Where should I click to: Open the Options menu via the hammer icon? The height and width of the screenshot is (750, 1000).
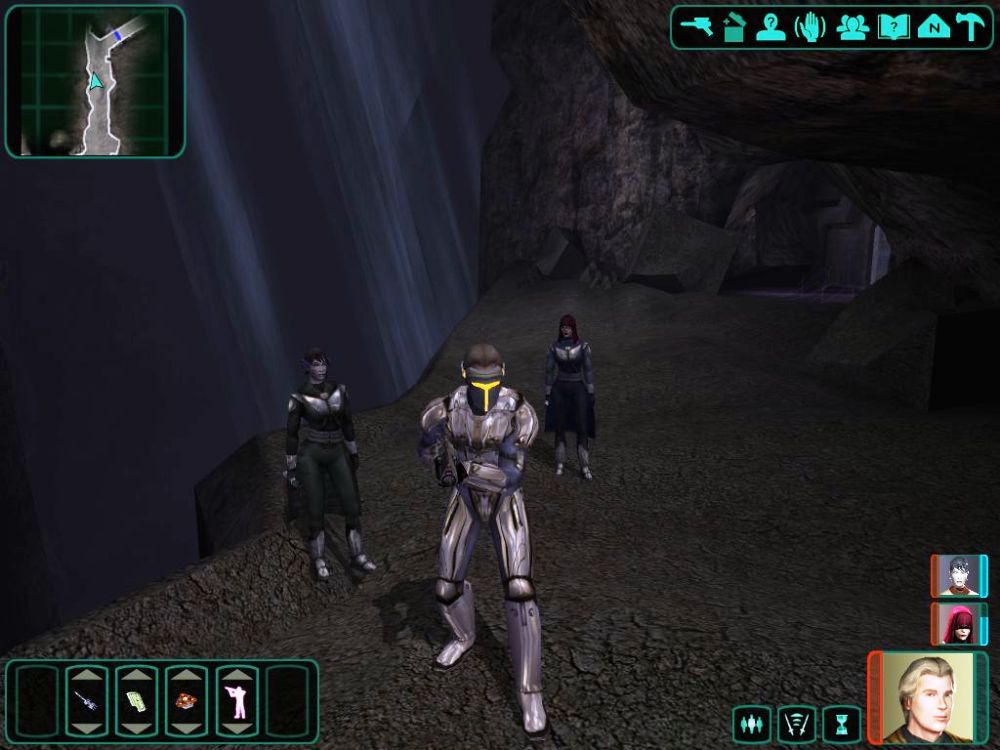coord(970,27)
